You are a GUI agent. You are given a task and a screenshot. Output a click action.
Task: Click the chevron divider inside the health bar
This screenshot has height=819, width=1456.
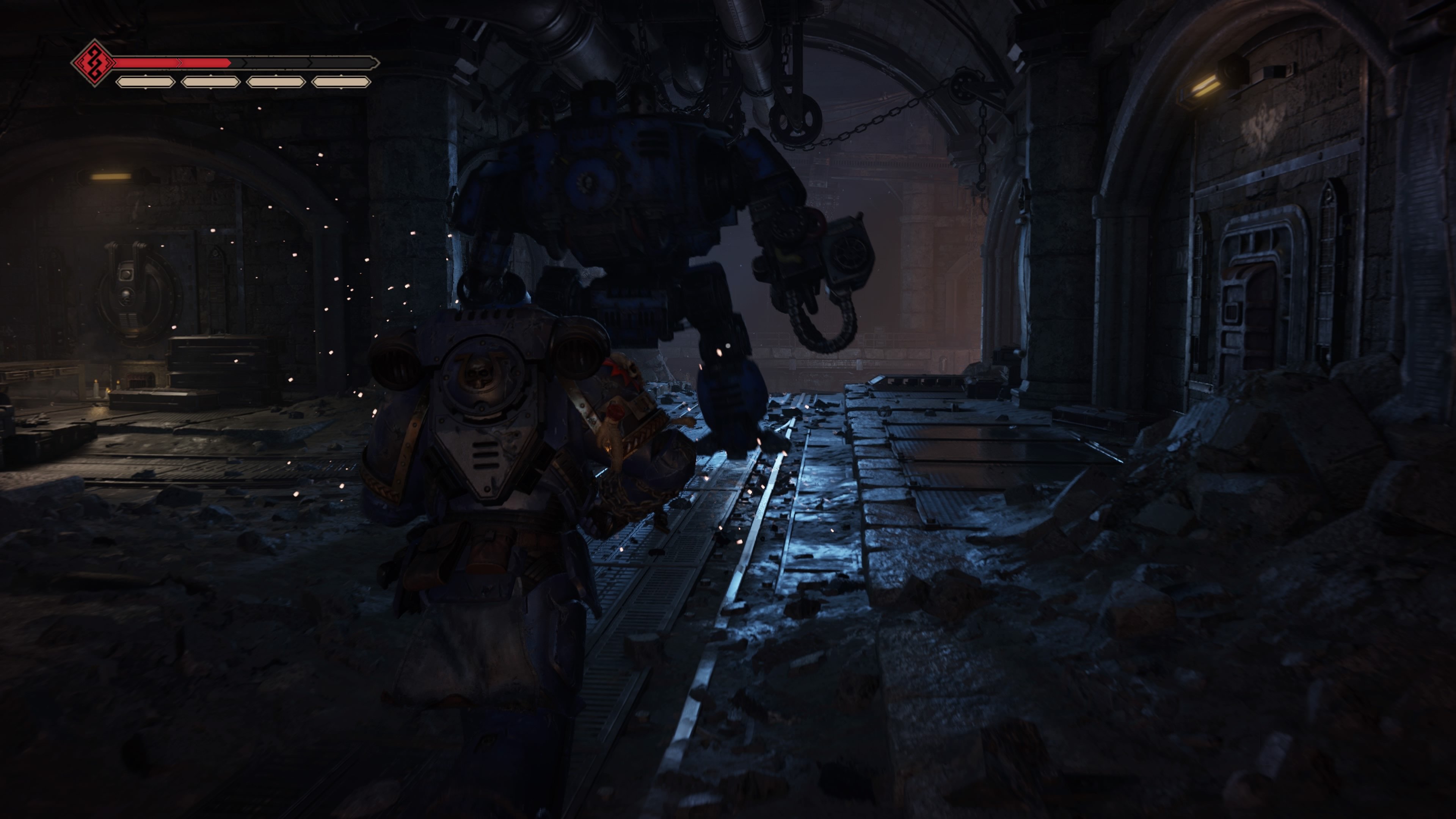pos(180,62)
